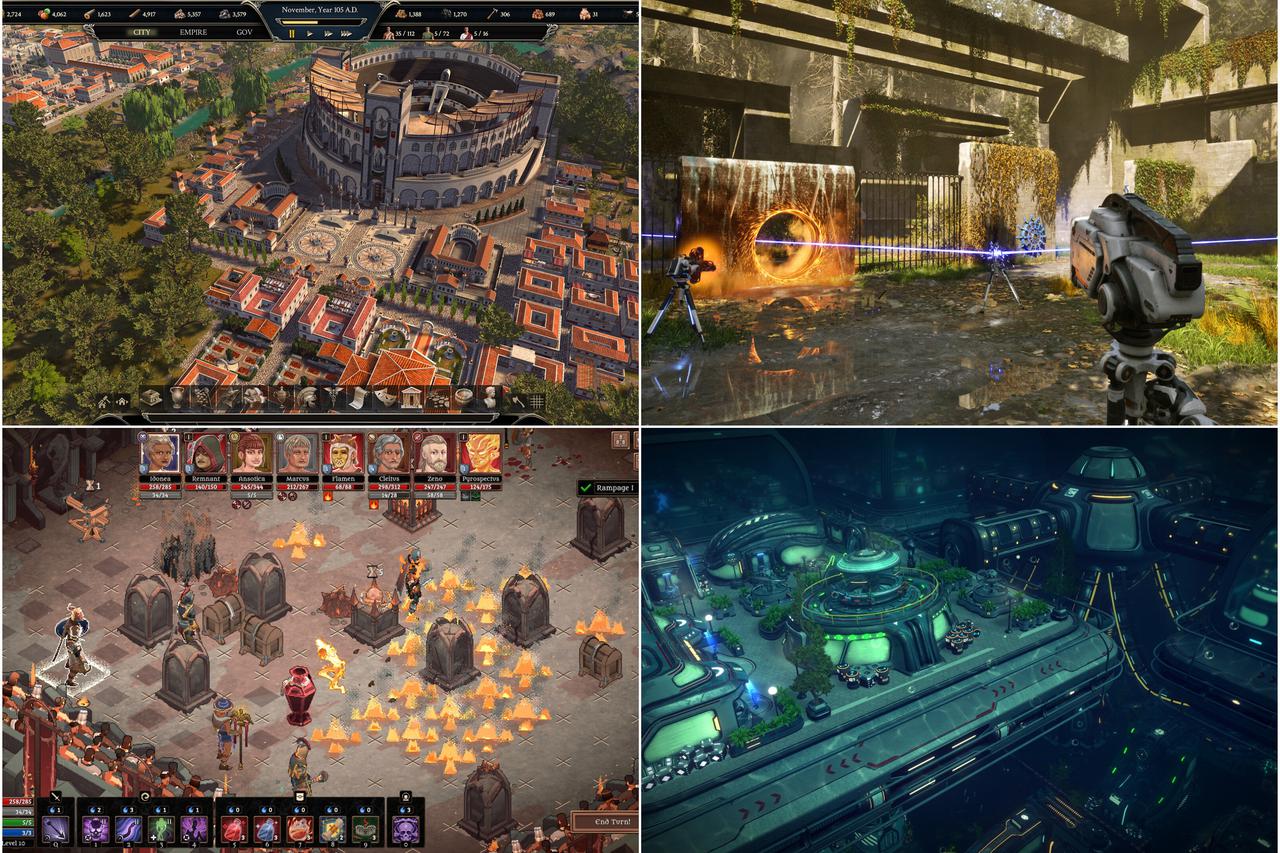Select the helmeted soldier bust icon
Viewport: 1280px width, 853px height.
pyautogui.click(x=308, y=398)
